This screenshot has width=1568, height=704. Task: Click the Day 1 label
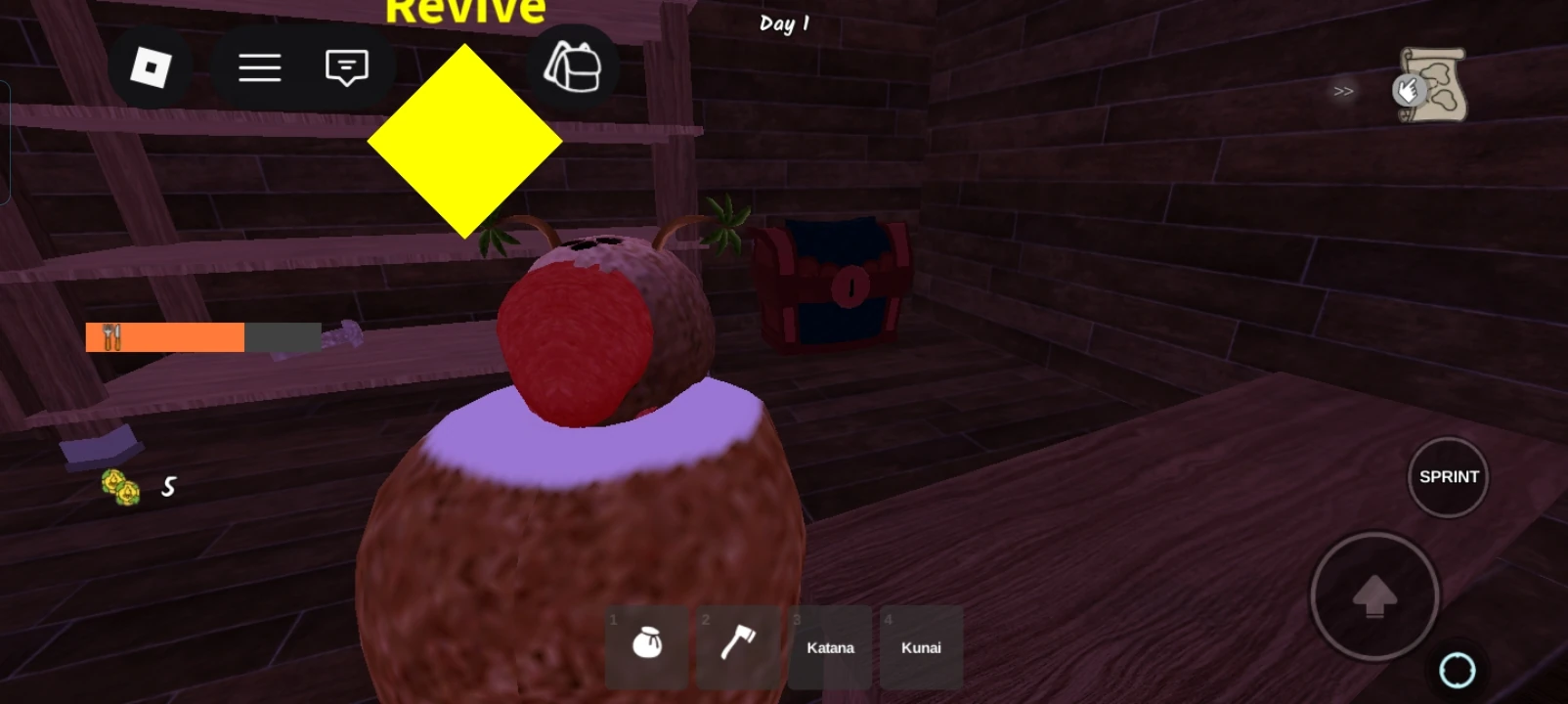click(783, 23)
